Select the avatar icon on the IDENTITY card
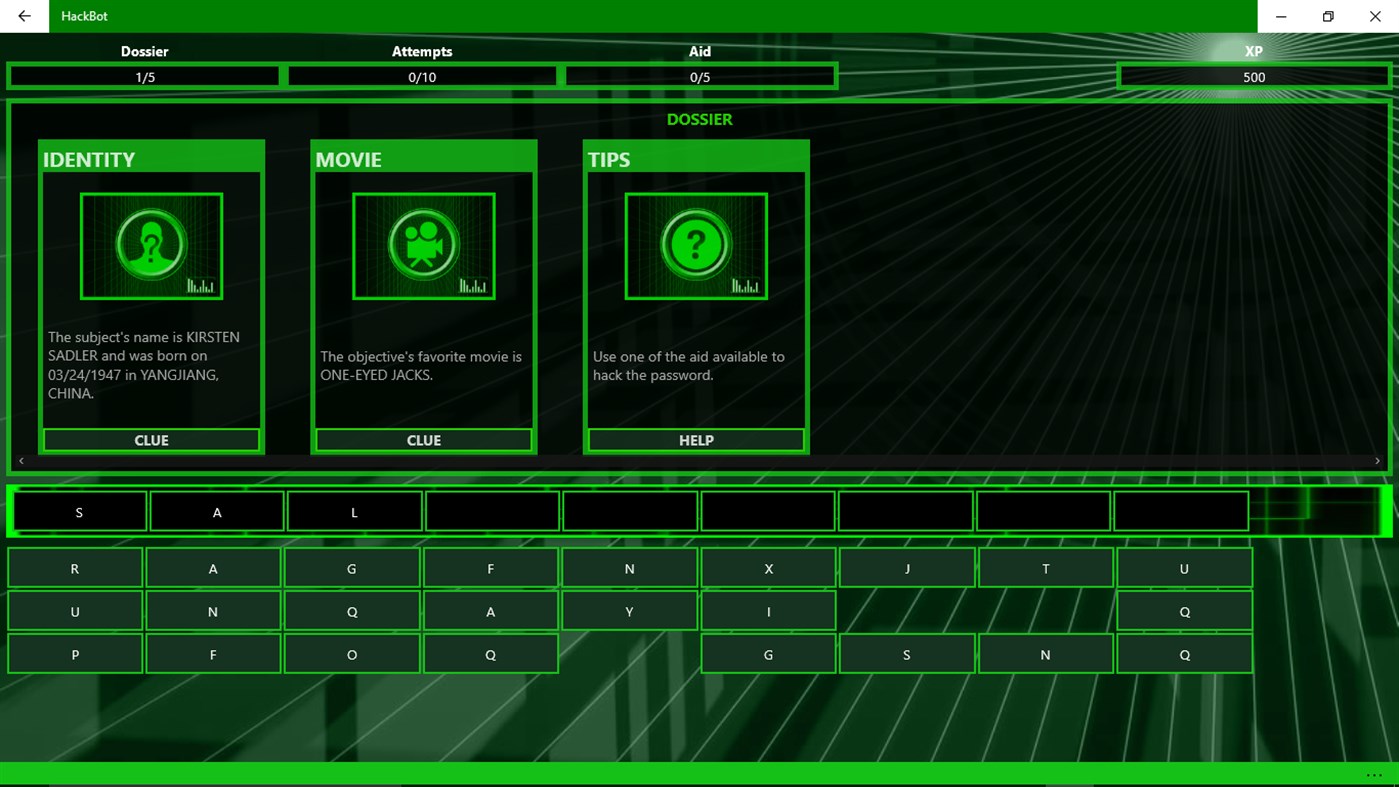1399x787 pixels. [x=150, y=245]
